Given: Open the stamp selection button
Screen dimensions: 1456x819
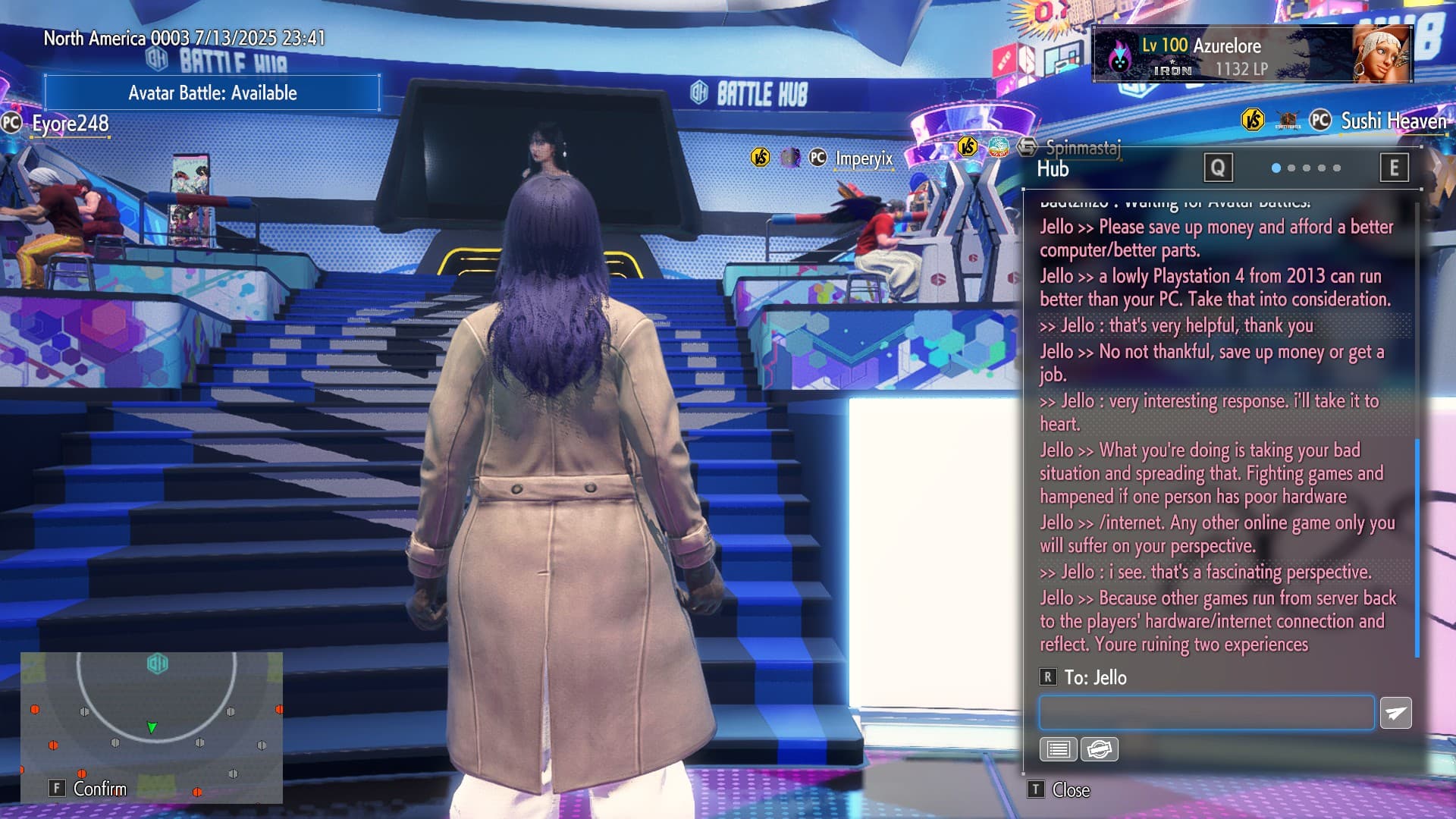Looking at the screenshot, I should point(1099,749).
